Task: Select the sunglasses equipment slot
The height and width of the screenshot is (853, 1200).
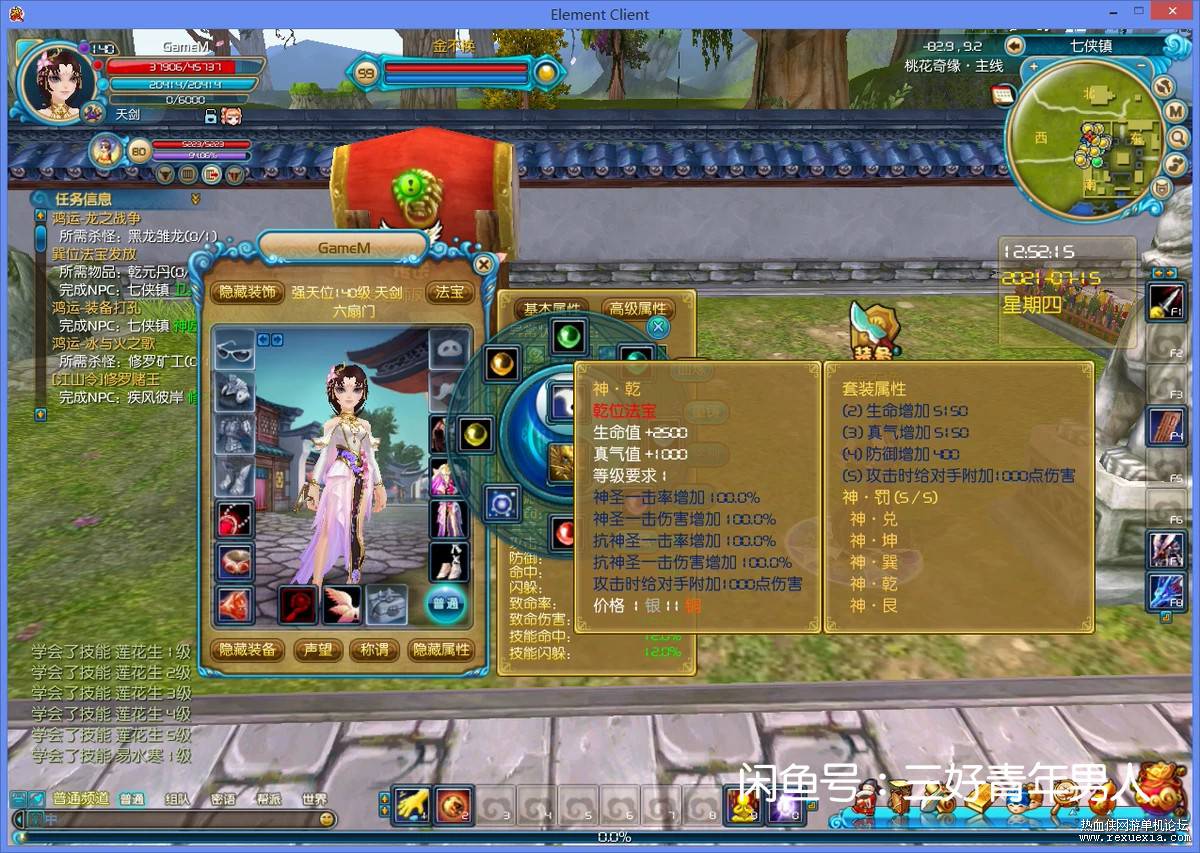Action: click(235, 349)
